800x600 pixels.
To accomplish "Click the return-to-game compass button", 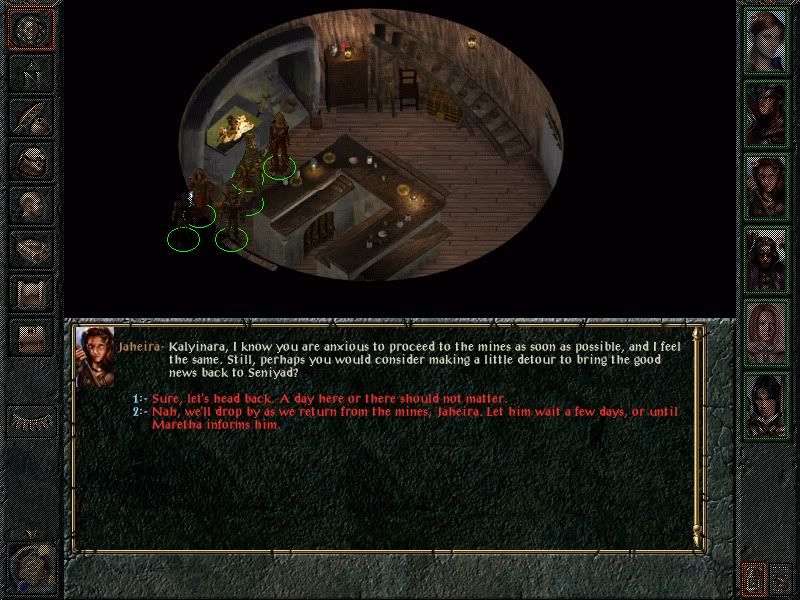I will click(x=29, y=31).
